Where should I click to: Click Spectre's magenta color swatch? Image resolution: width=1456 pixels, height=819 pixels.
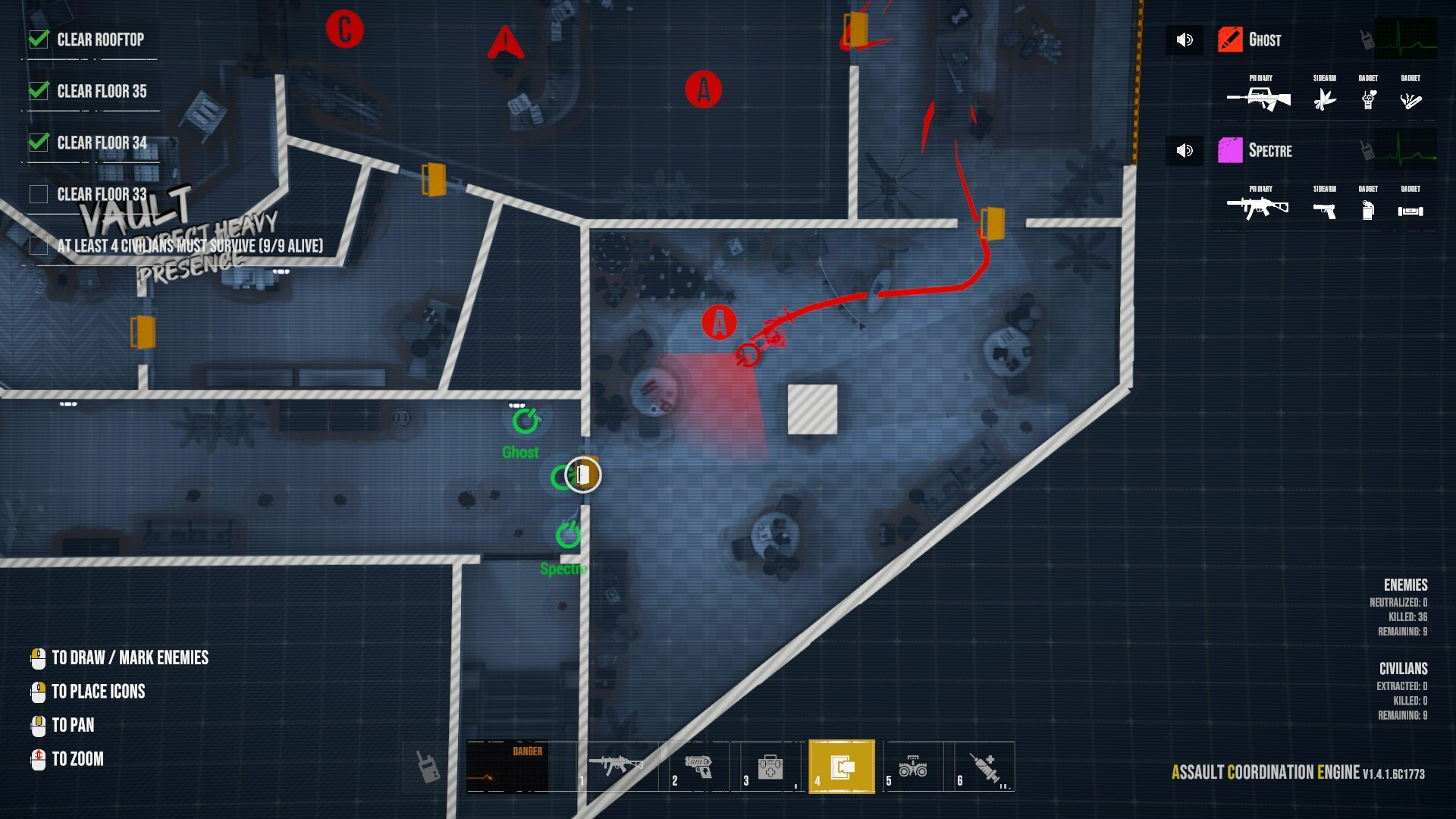pyautogui.click(x=1230, y=150)
